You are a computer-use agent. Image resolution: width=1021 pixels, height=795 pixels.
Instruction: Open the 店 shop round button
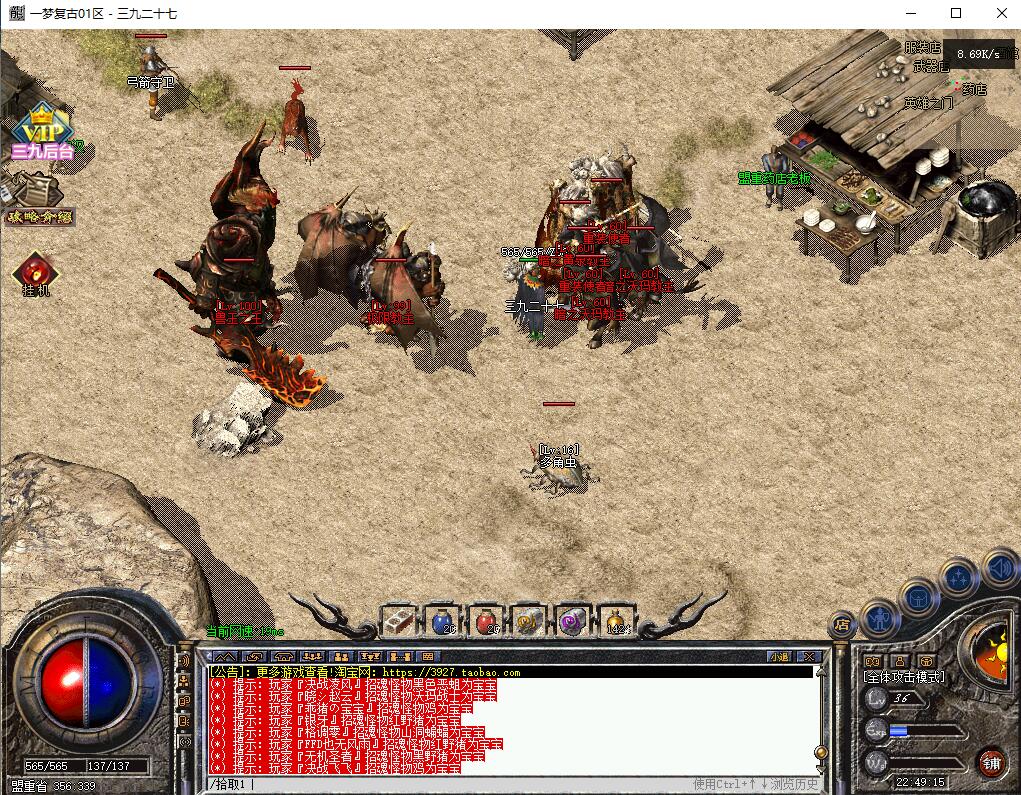[x=842, y=625]
